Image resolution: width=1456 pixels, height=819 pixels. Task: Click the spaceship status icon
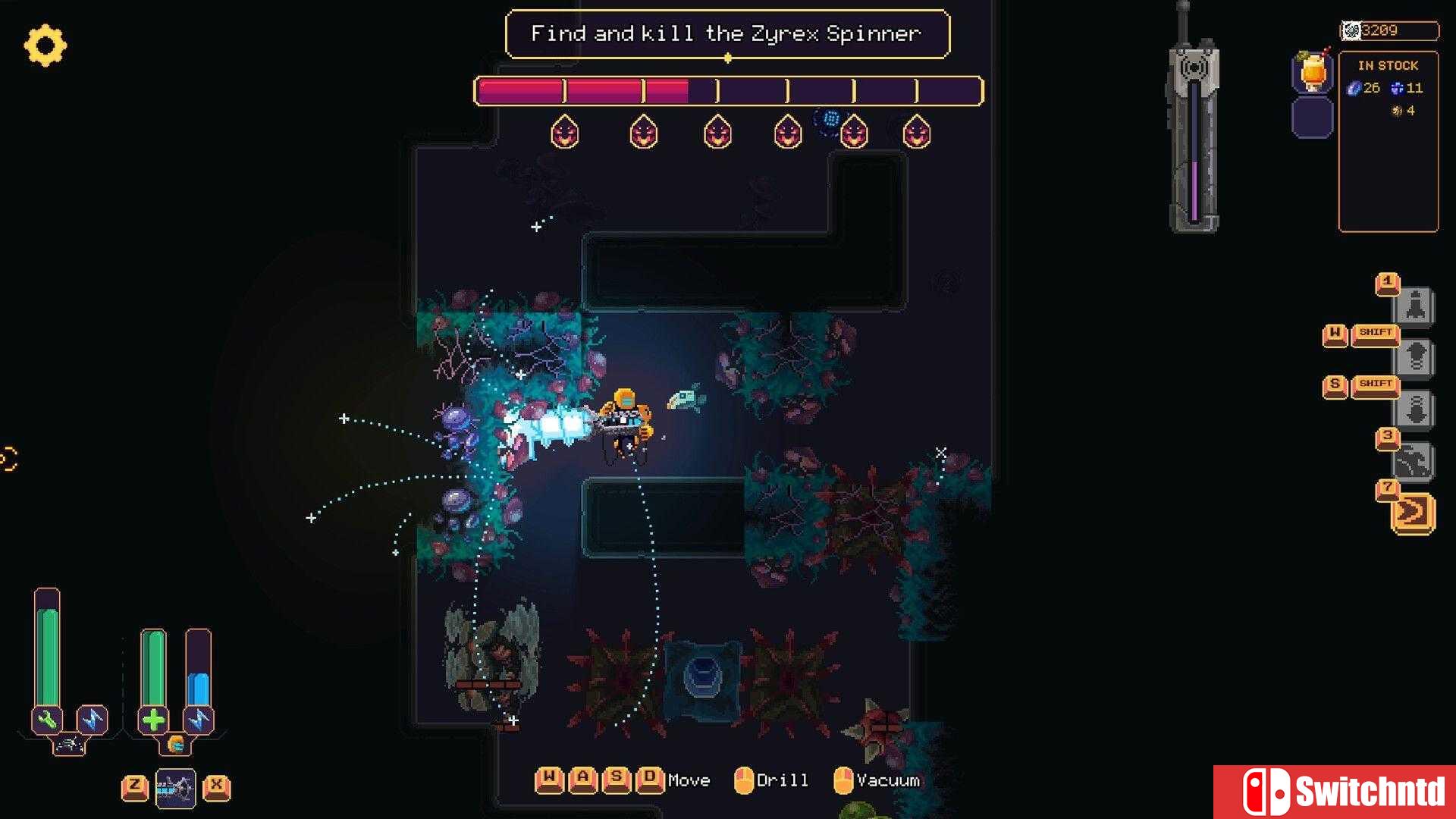coord(69,745)
